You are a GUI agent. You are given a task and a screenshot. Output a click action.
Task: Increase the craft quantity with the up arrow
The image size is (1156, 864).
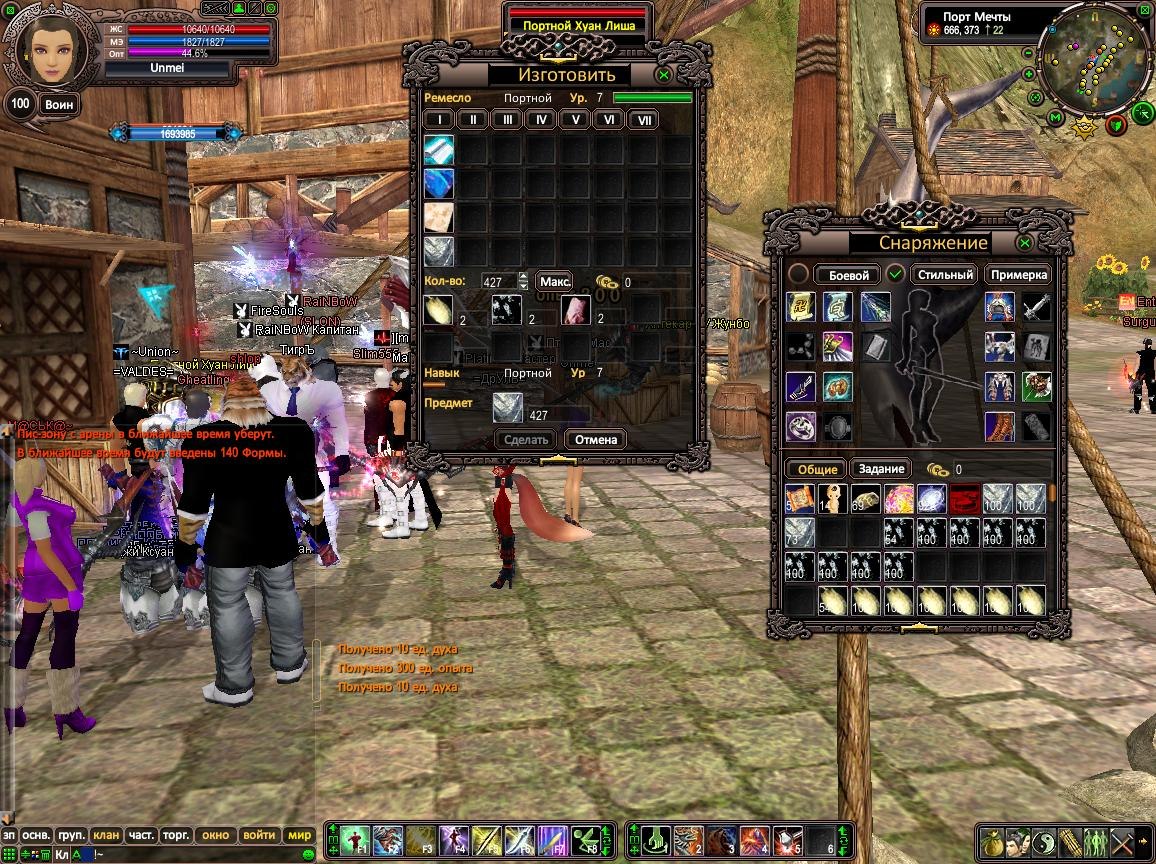click(x=523, y=277)
